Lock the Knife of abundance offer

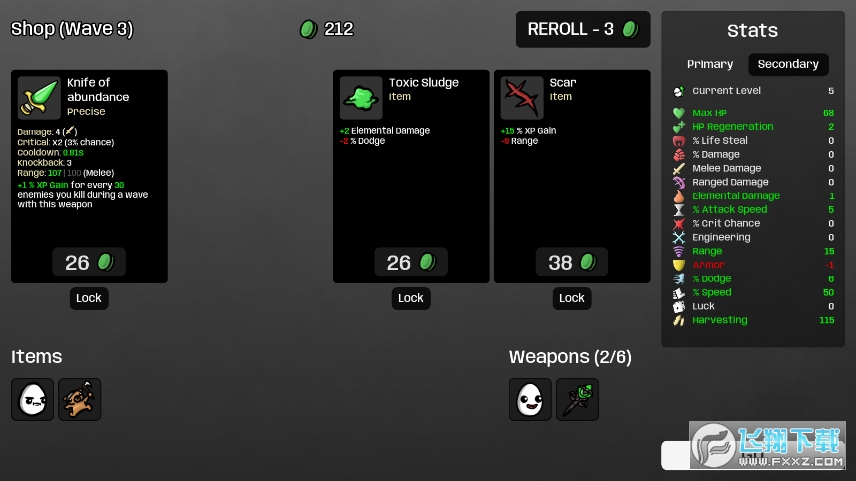click(89, 298)
